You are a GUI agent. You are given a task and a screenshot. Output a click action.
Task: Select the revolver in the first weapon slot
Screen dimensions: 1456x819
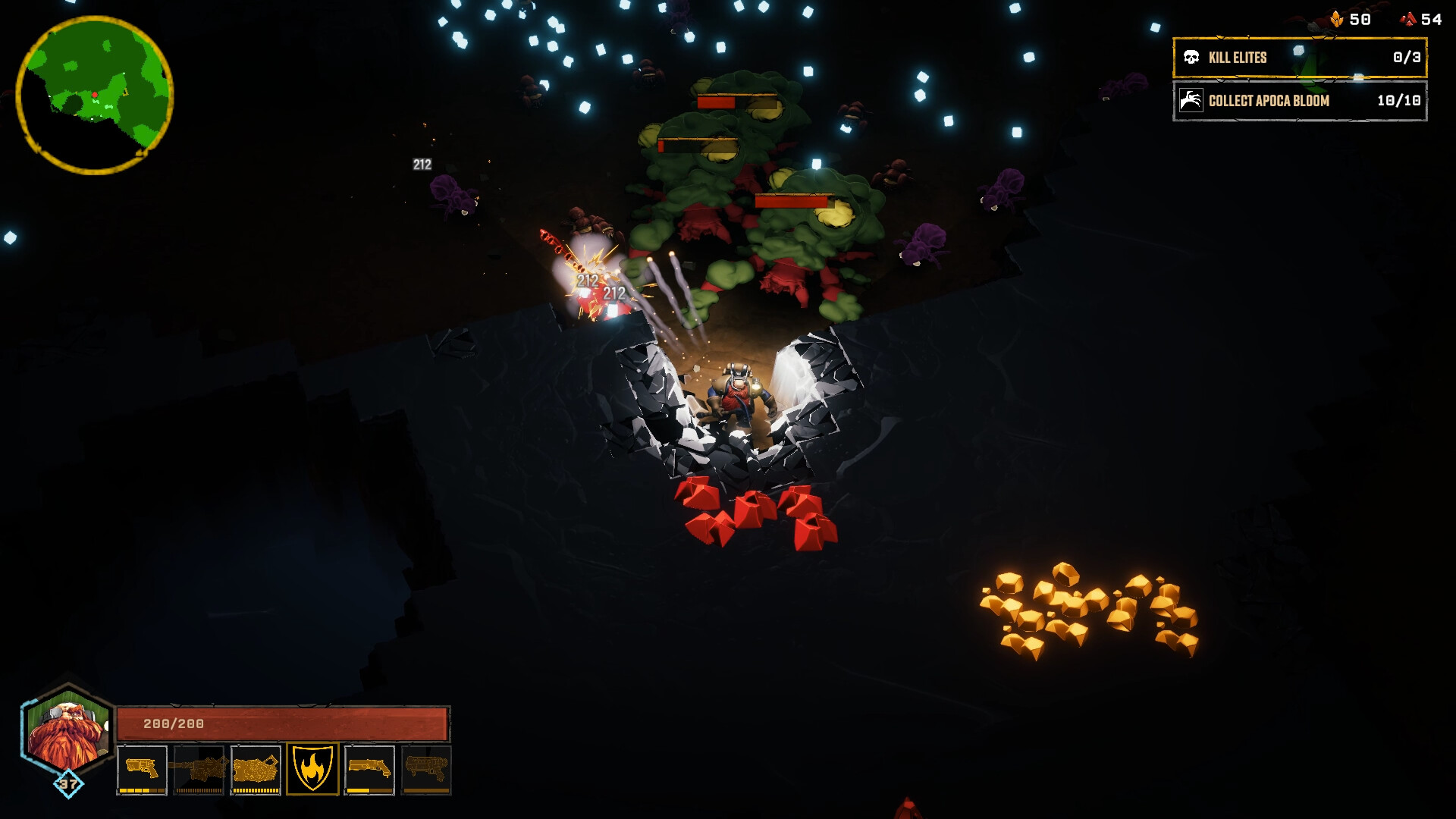[142, 767]
